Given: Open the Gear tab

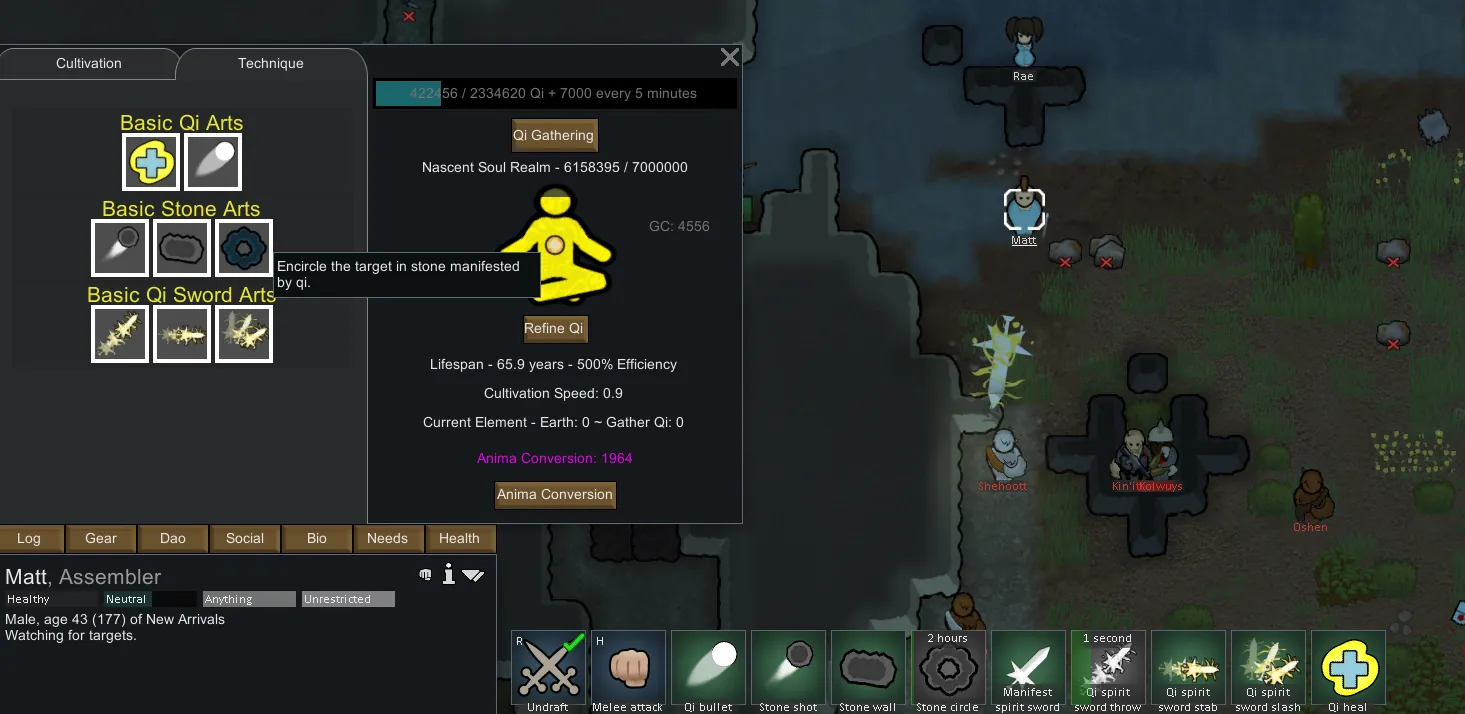Looking at the screenshot, I should [101, 538].
